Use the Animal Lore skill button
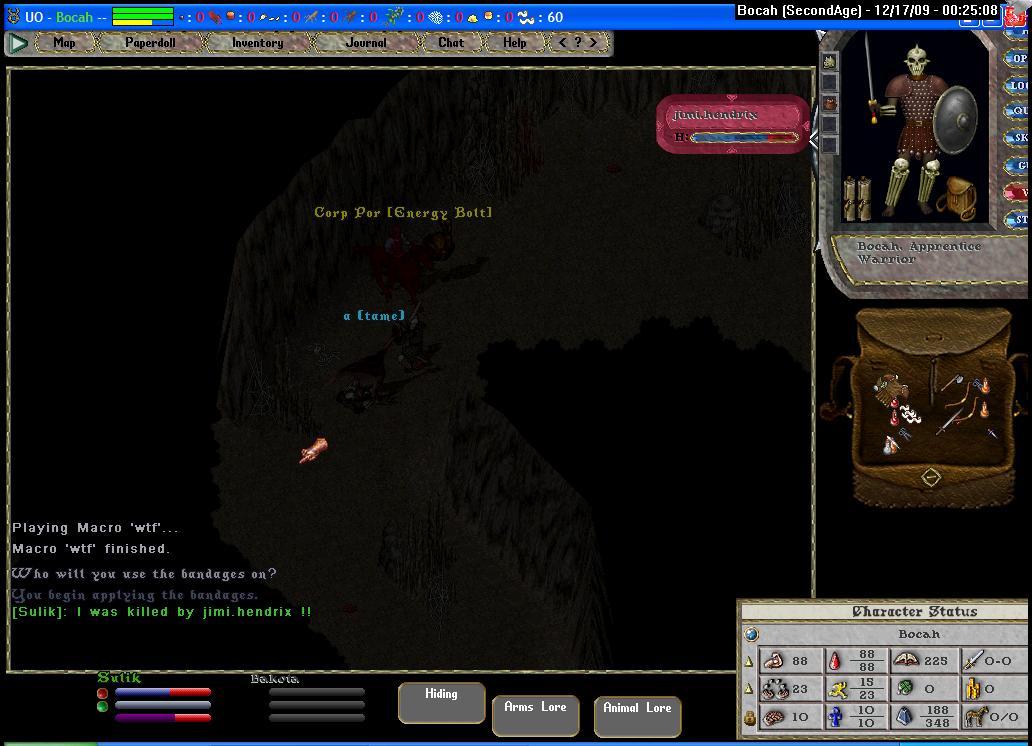Screen dimensions: 1032x746 pyautogui.click(x=636, y=715)
